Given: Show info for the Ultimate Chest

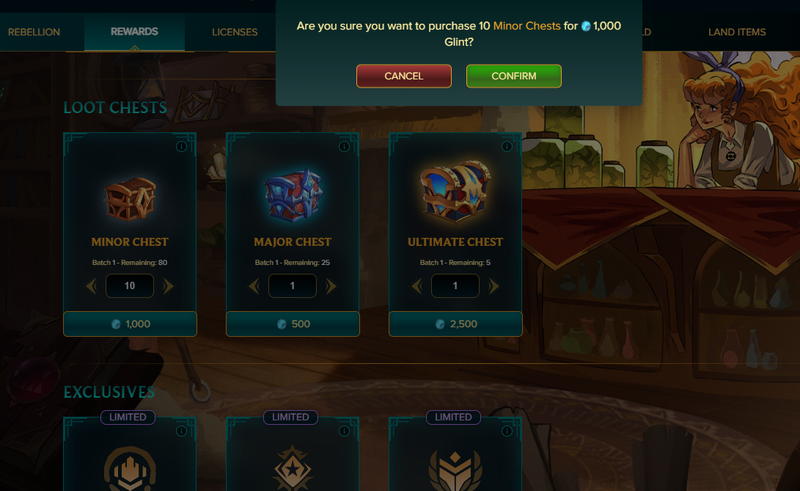Looking at the screenshot, I should (x=507, y=146).
